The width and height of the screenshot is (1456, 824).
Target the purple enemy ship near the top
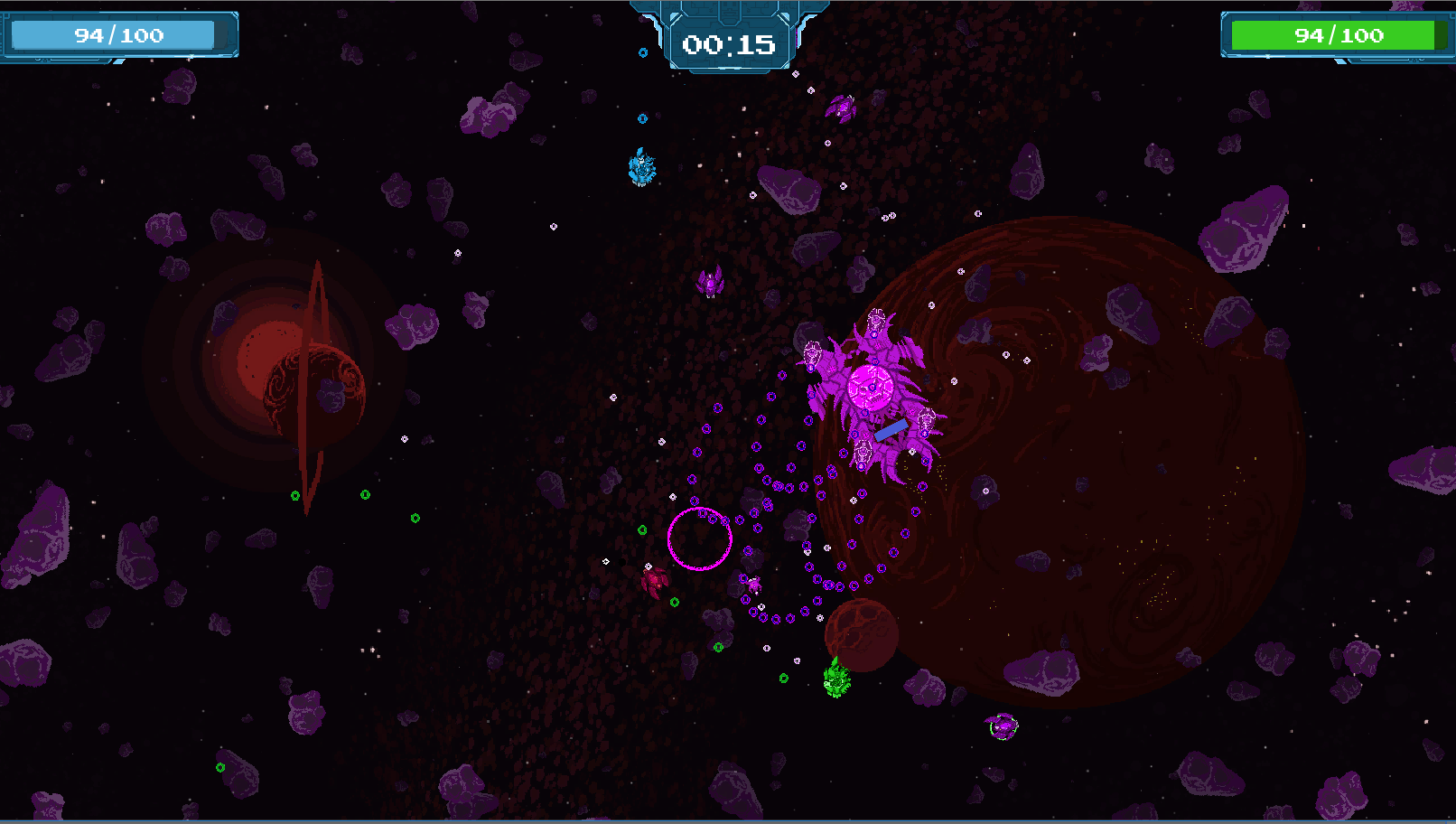click(x=841, y=109)
